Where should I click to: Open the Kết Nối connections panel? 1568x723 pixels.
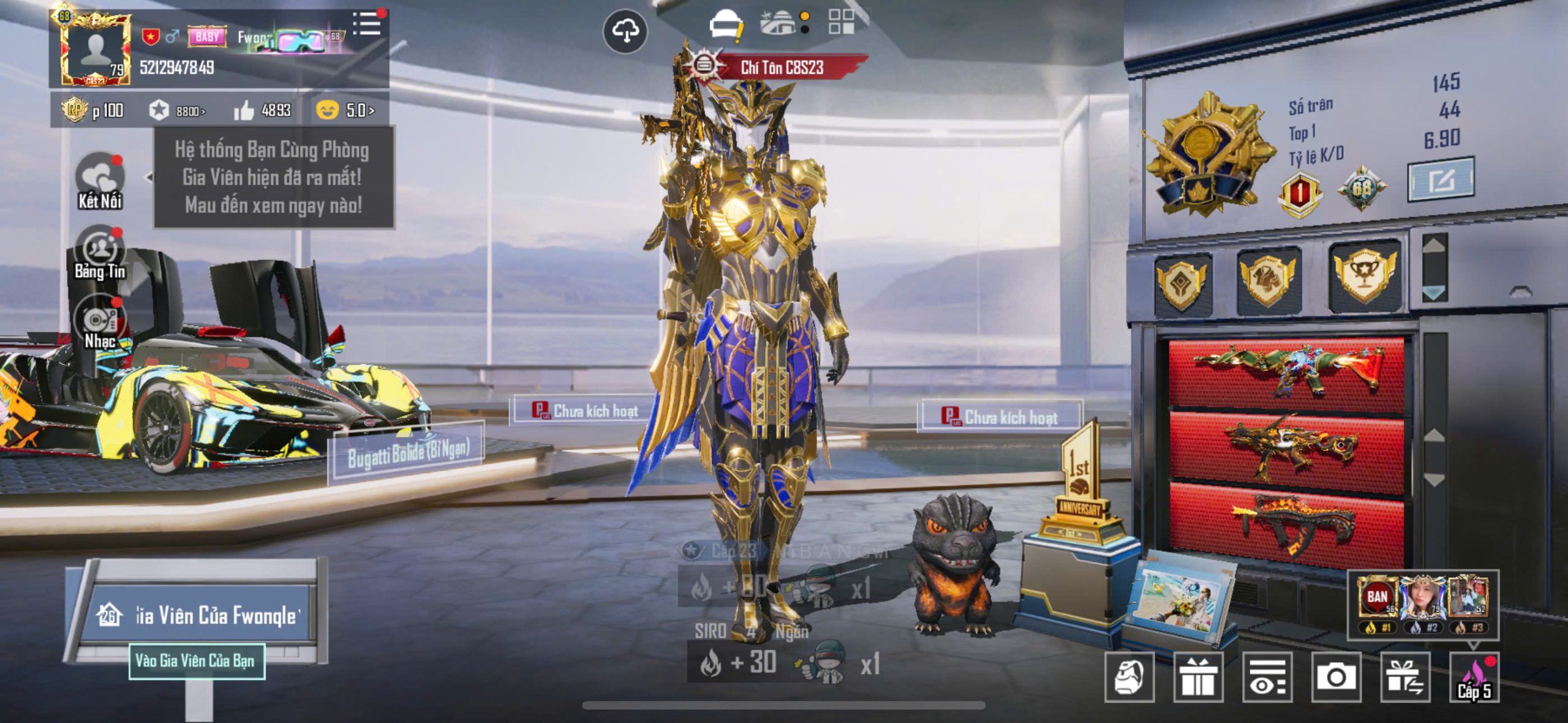[x=100, y=182]
